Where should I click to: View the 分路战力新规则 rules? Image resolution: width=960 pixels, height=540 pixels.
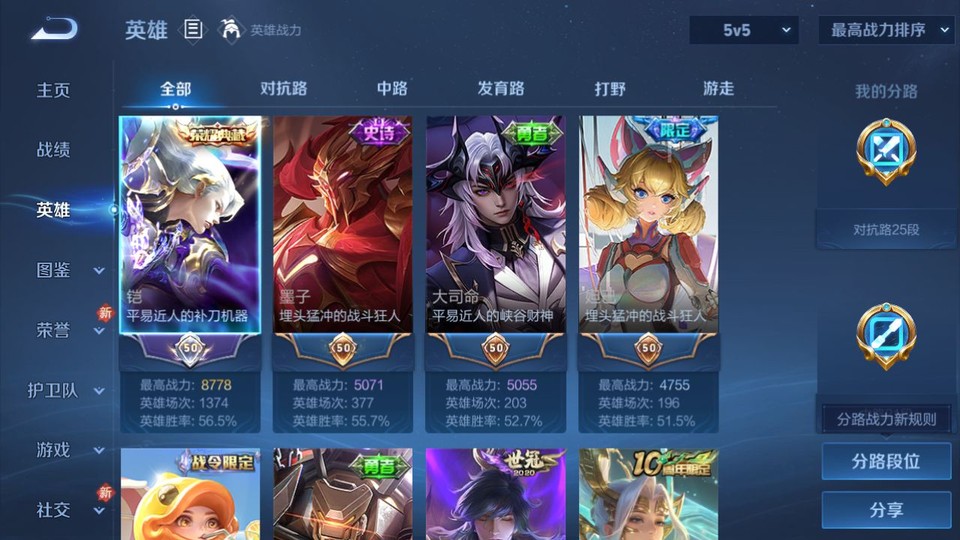tap(886, 419)
